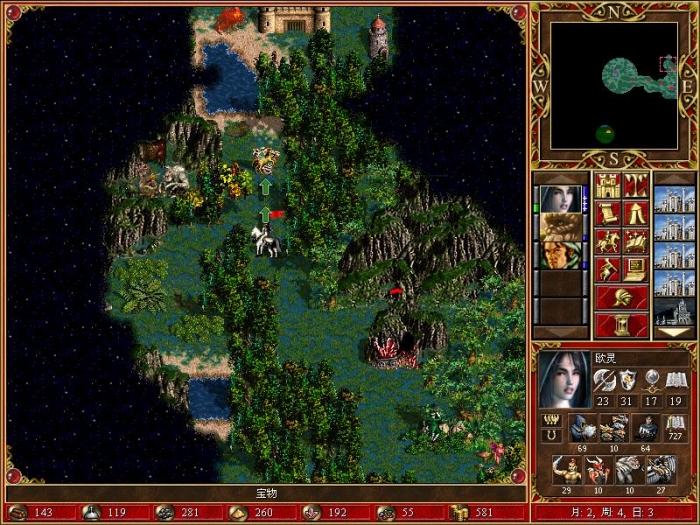Toggle the underground/surface view button
Screen dimensions: 700x525
pos(635,185)
